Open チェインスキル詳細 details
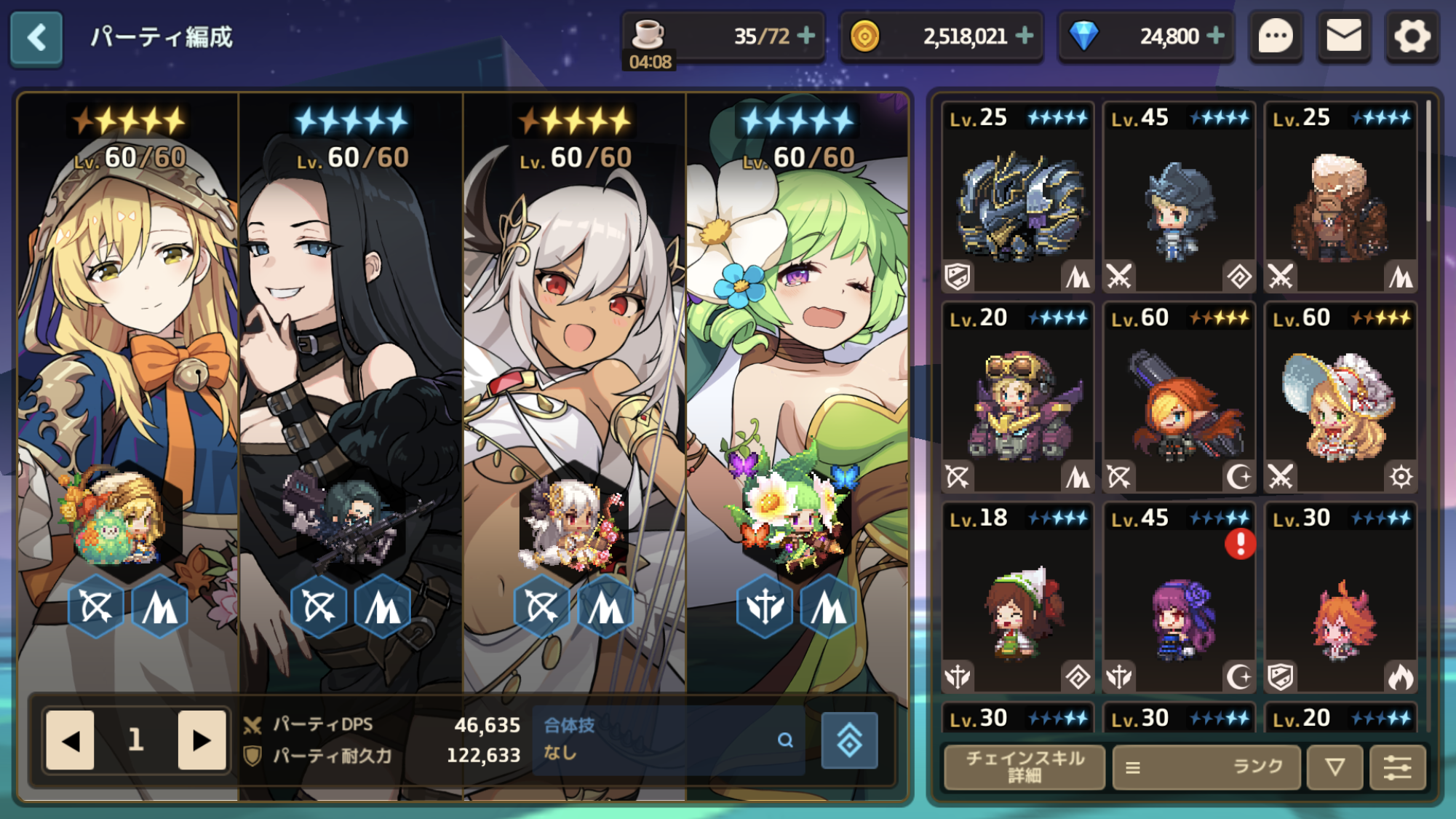 [1024, 767]
